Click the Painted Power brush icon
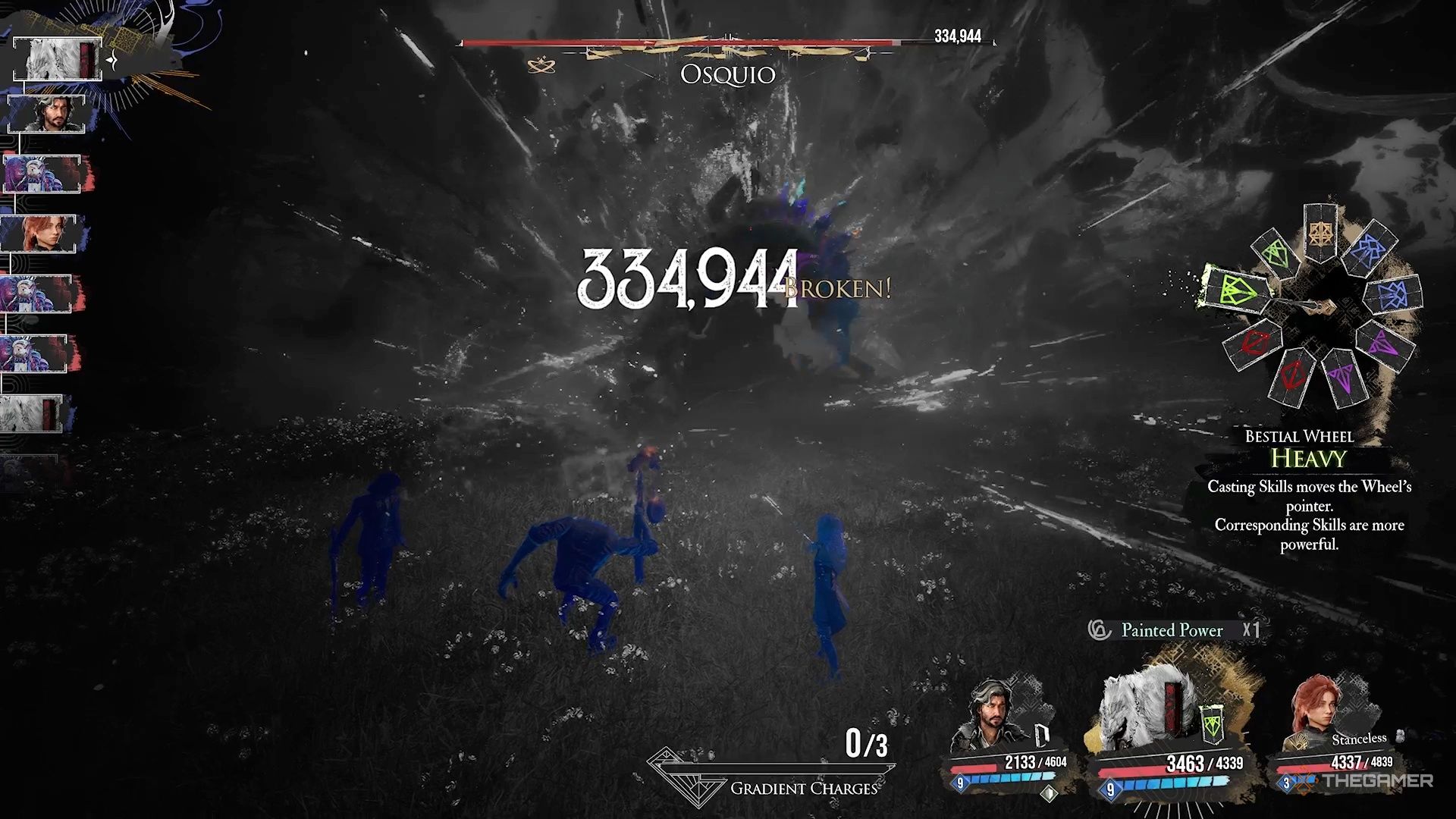 tap(1098, 630)
